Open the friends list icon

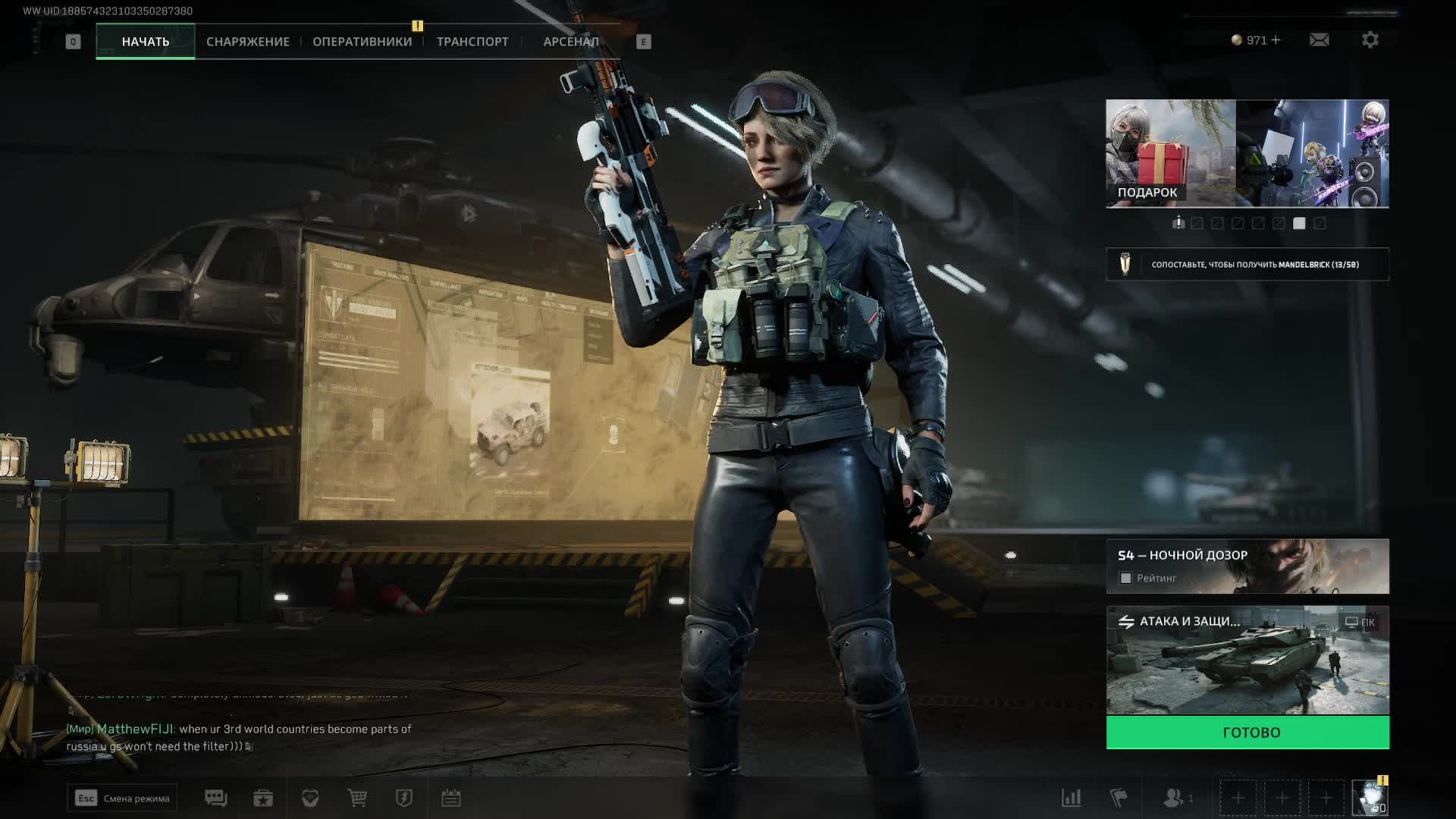click(1174, 798)
